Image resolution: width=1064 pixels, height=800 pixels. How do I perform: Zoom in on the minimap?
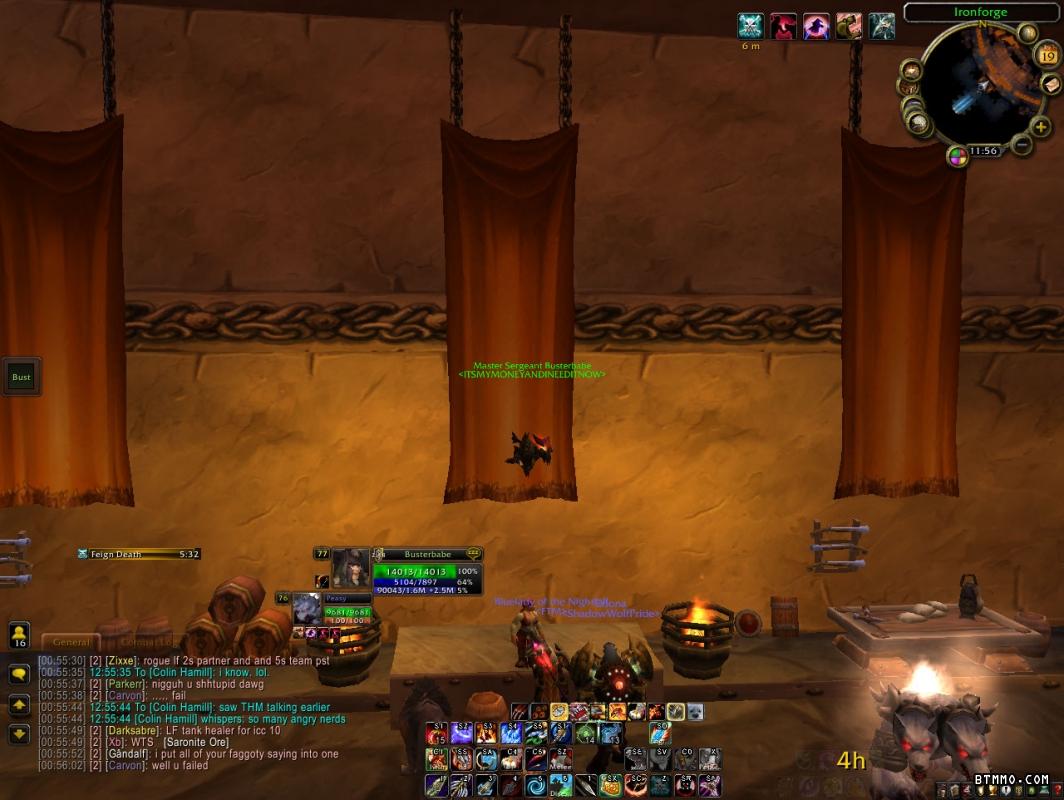tap(1040, 127)
